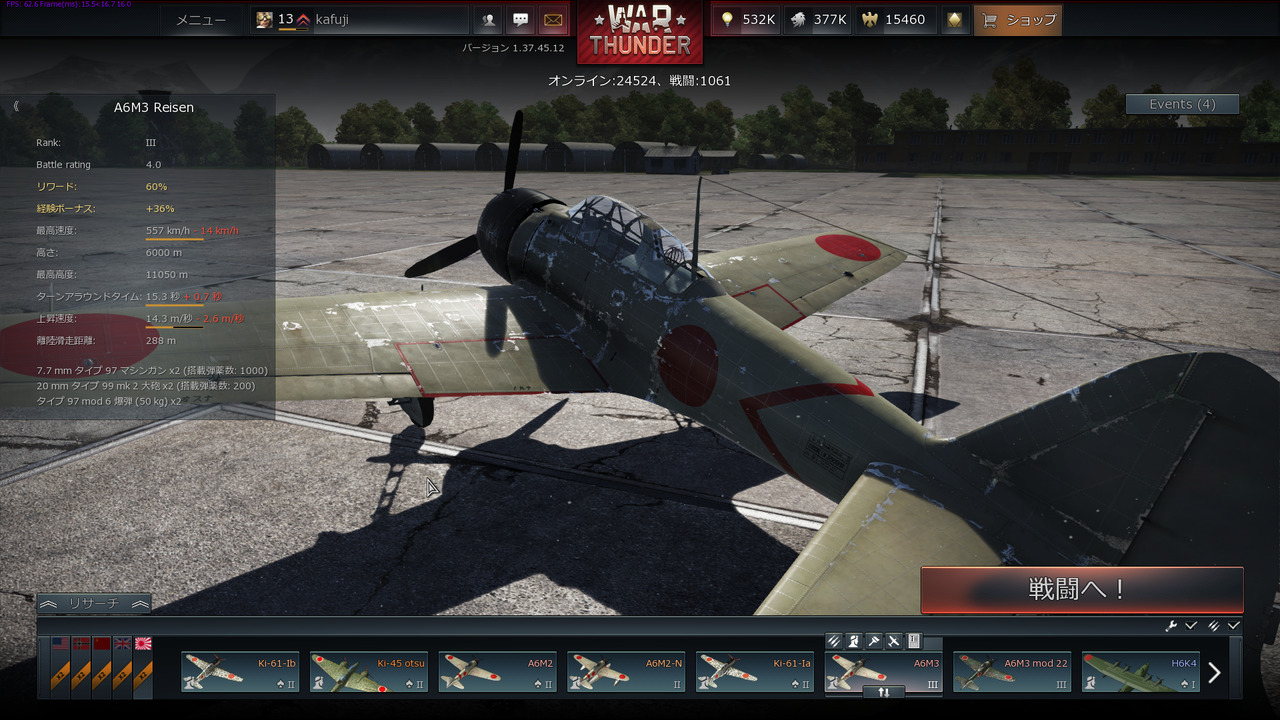
Task: Click the golden eagles balance 15460
Action: coord(894,20)
